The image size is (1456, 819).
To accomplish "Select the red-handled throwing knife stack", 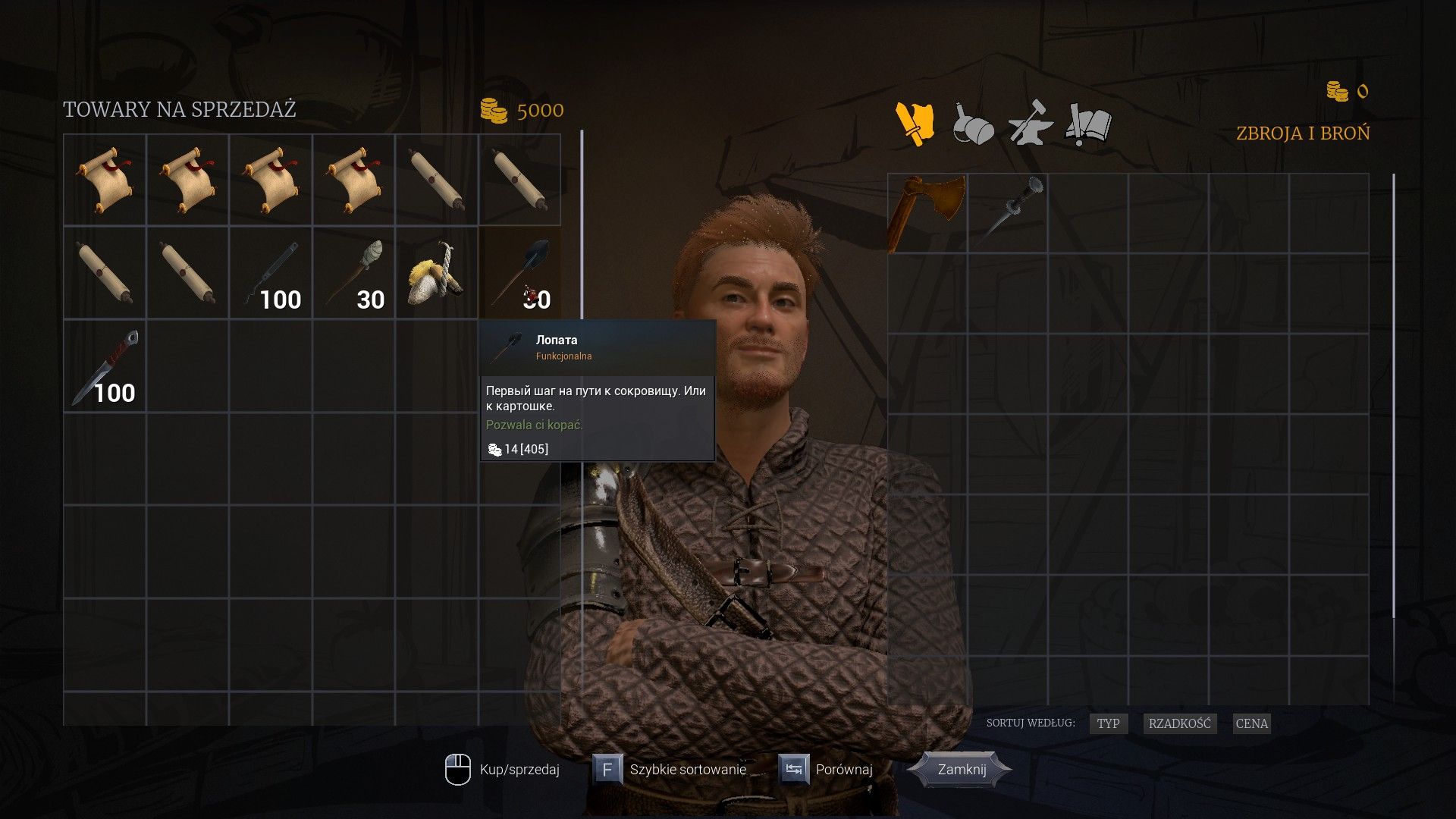I will tap(105, 366).
